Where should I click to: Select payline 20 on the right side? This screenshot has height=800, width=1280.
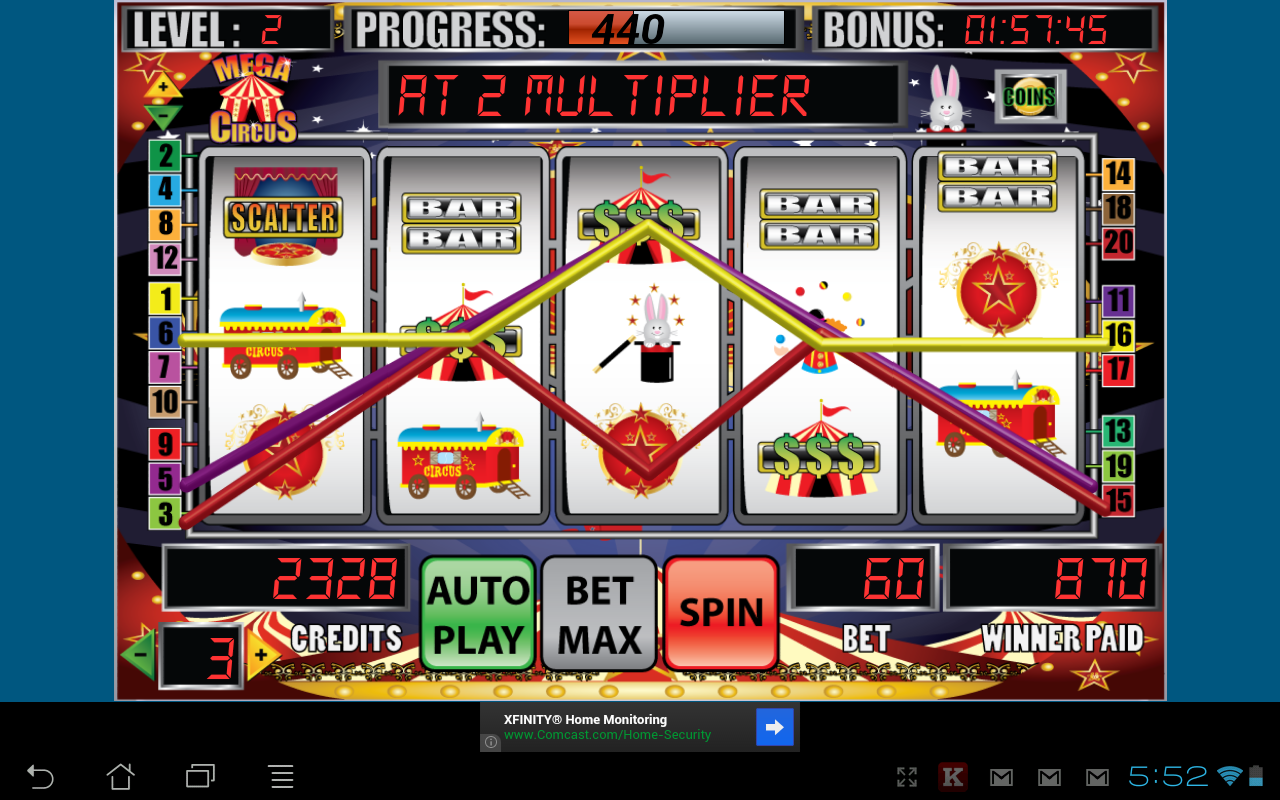pyautogui.click(x=1120, y=243)
